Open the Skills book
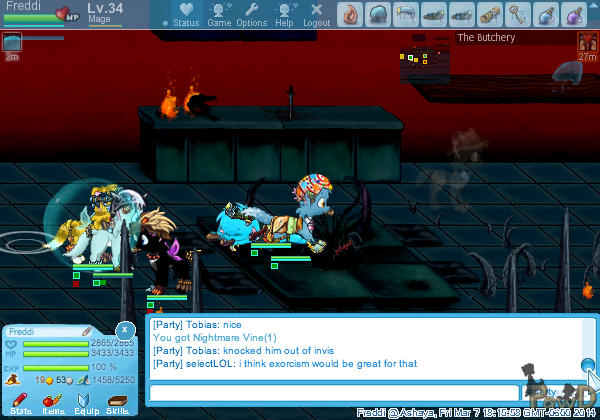 click(117, 403)
